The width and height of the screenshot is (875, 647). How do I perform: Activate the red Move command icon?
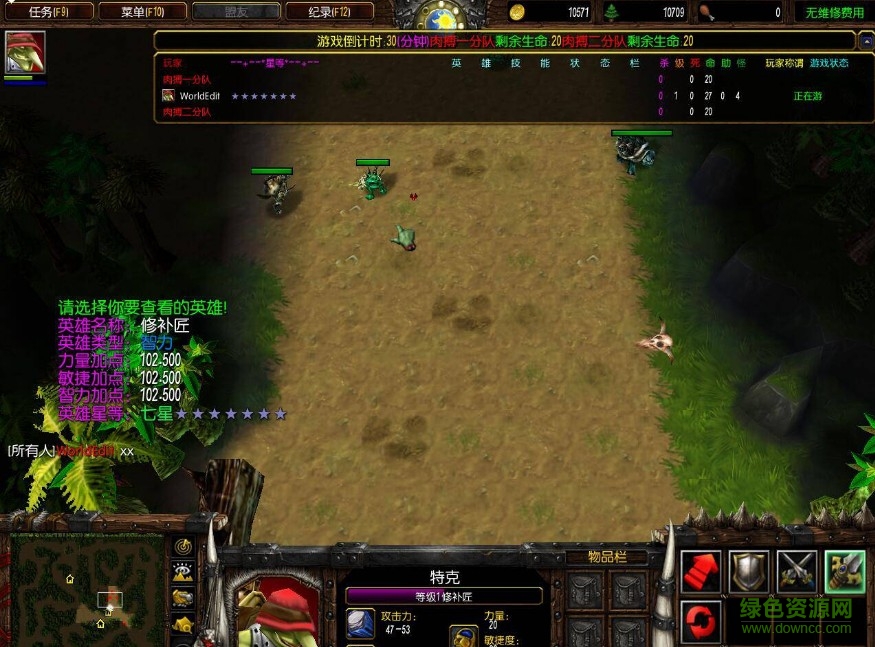tap(701, 572)
